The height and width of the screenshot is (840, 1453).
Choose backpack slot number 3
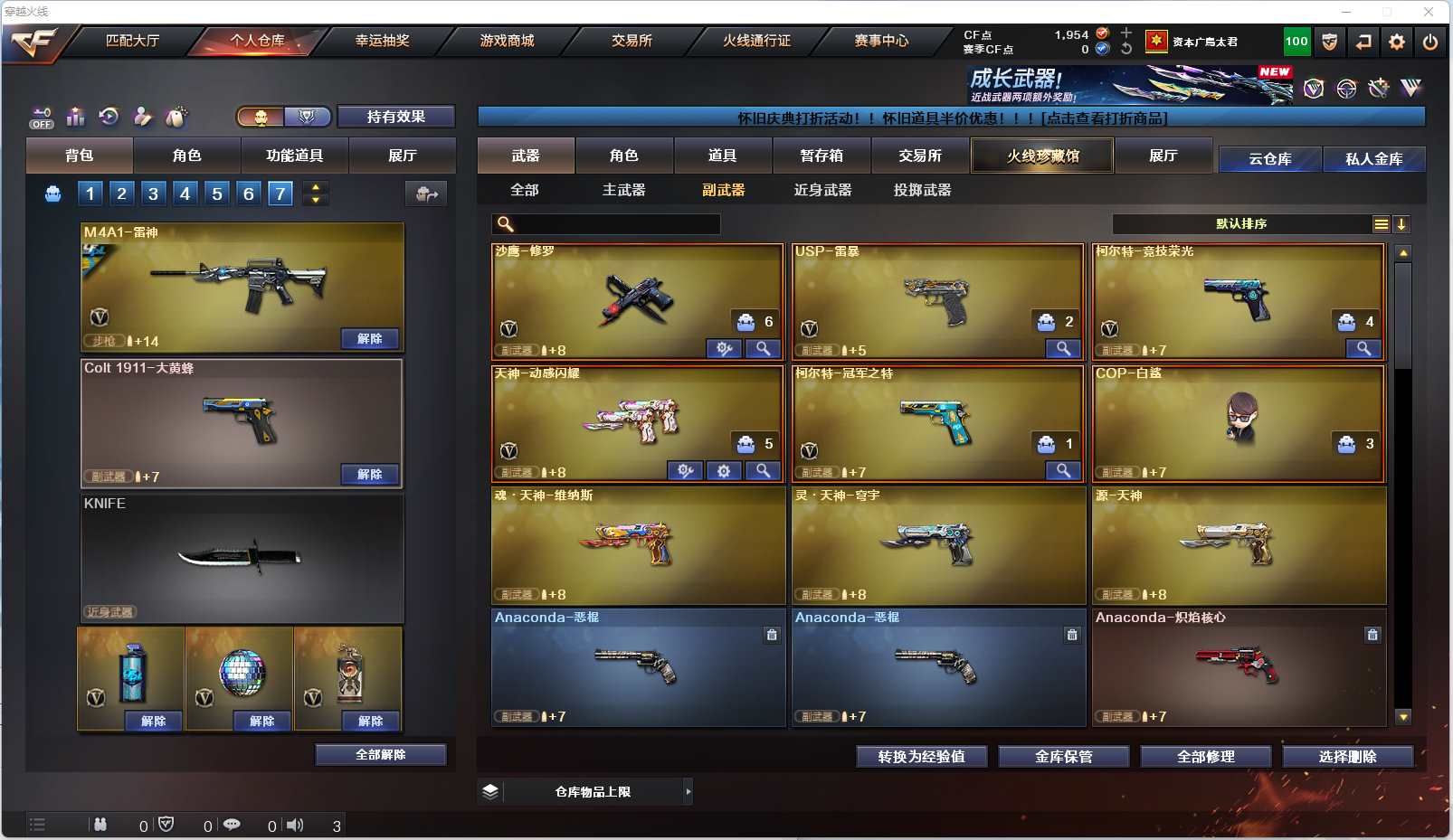tap(153, 193)
